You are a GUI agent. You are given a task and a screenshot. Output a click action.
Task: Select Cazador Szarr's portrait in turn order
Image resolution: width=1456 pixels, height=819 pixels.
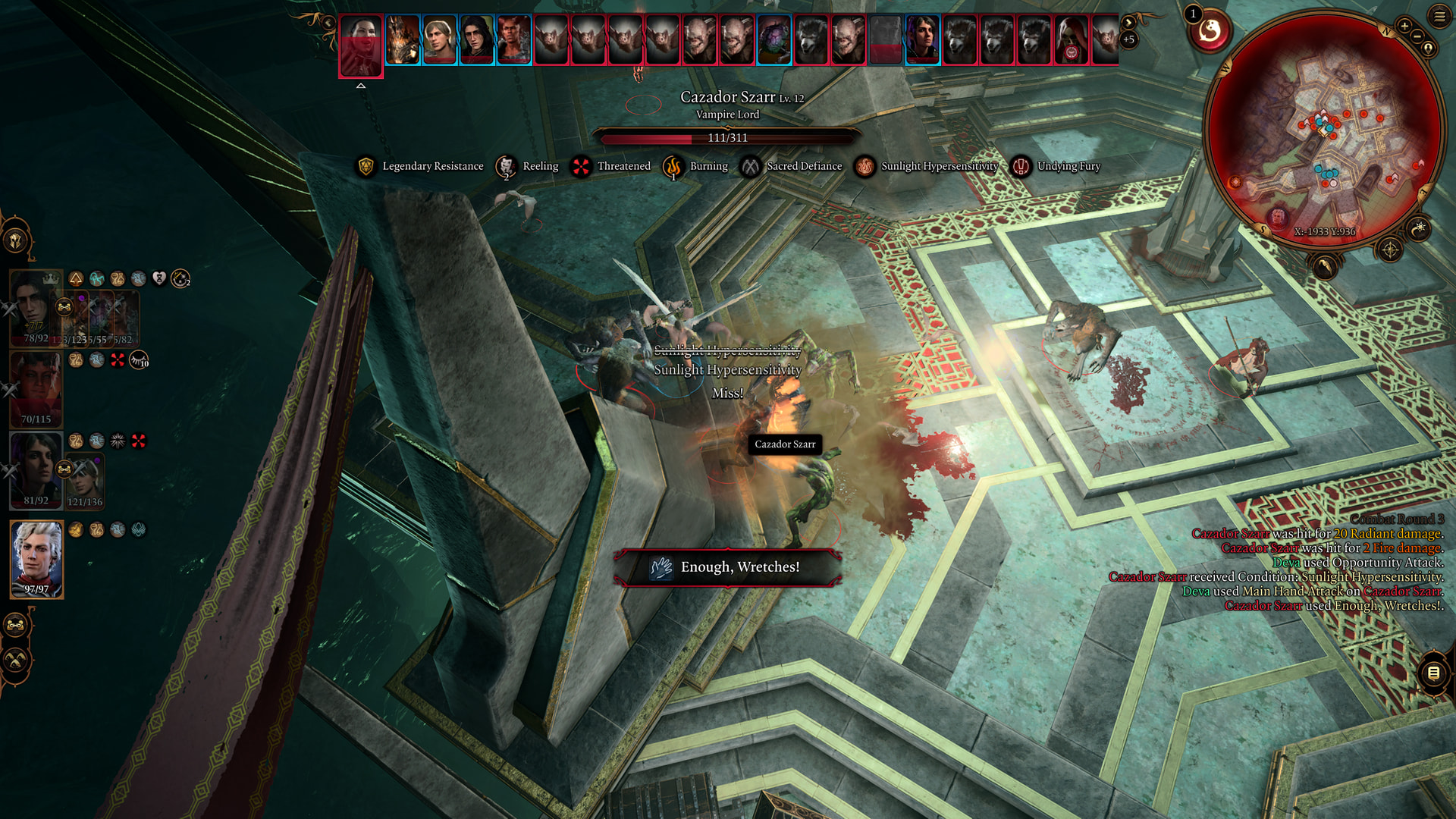click(x=361, y=45)
